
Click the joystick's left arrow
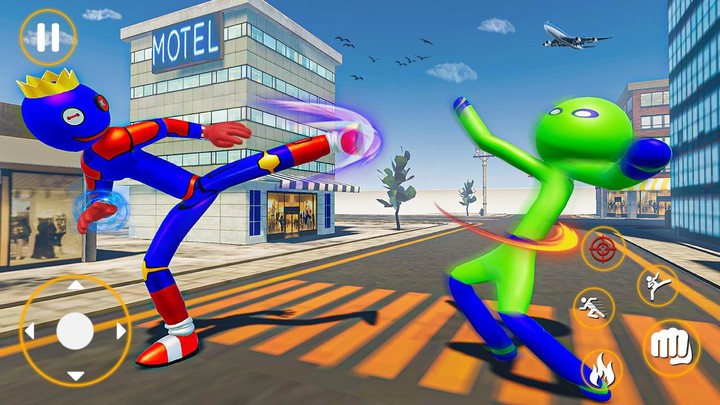[x=30, y=331]
